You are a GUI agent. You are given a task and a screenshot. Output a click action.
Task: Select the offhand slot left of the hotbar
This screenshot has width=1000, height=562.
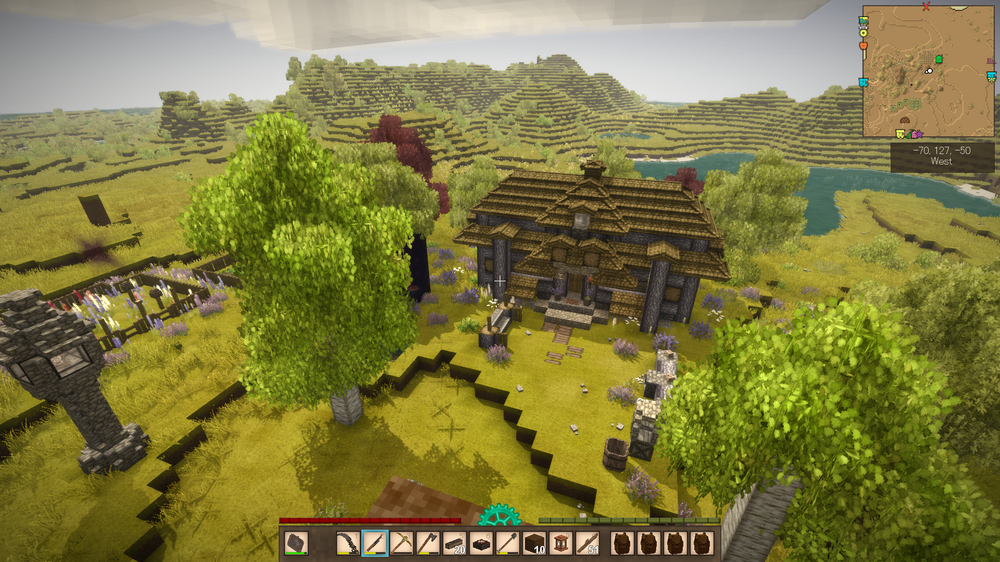pos(296,543)
